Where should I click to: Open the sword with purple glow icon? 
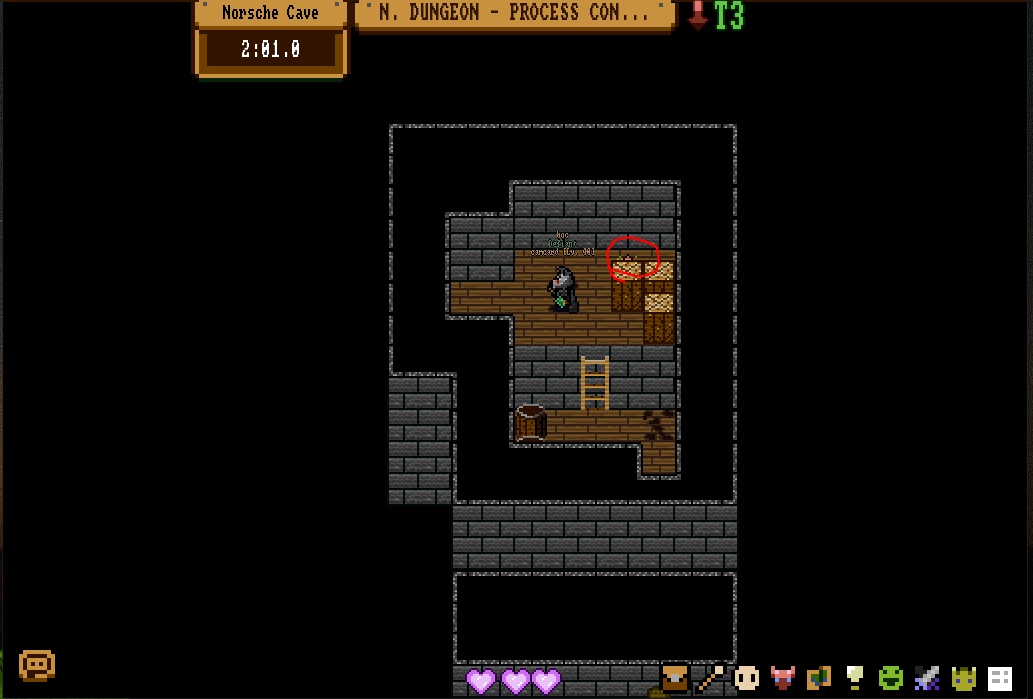tap(927, 678)
